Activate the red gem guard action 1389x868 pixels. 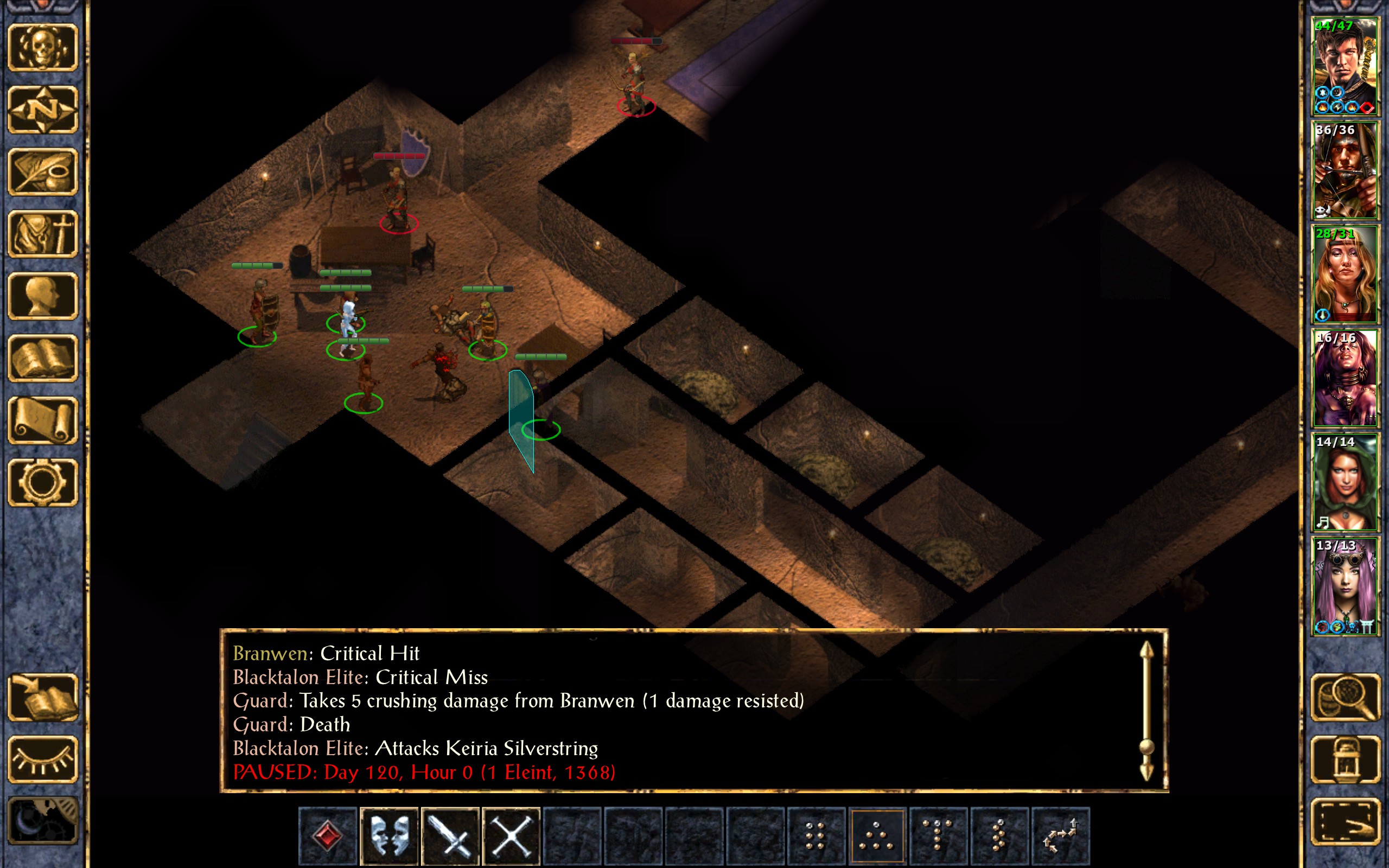tap(328, 836)
